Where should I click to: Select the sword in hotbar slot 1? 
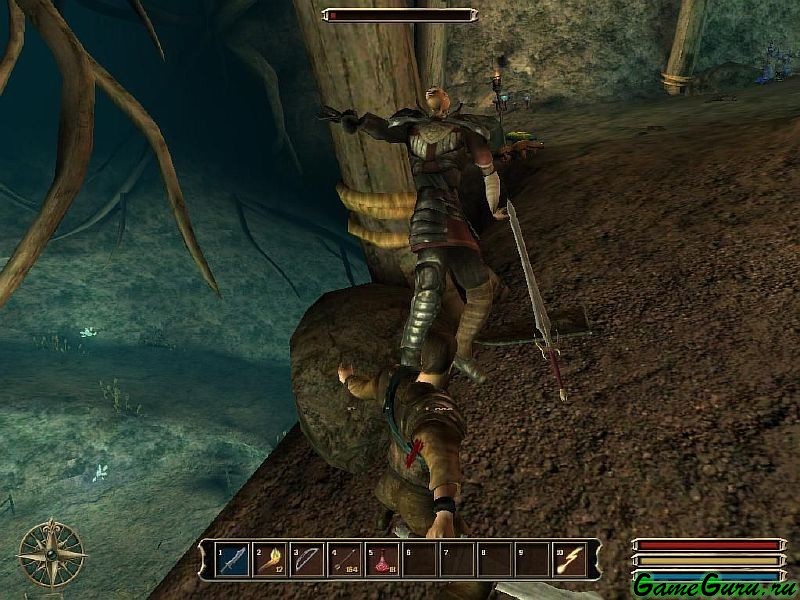[232, 560]
